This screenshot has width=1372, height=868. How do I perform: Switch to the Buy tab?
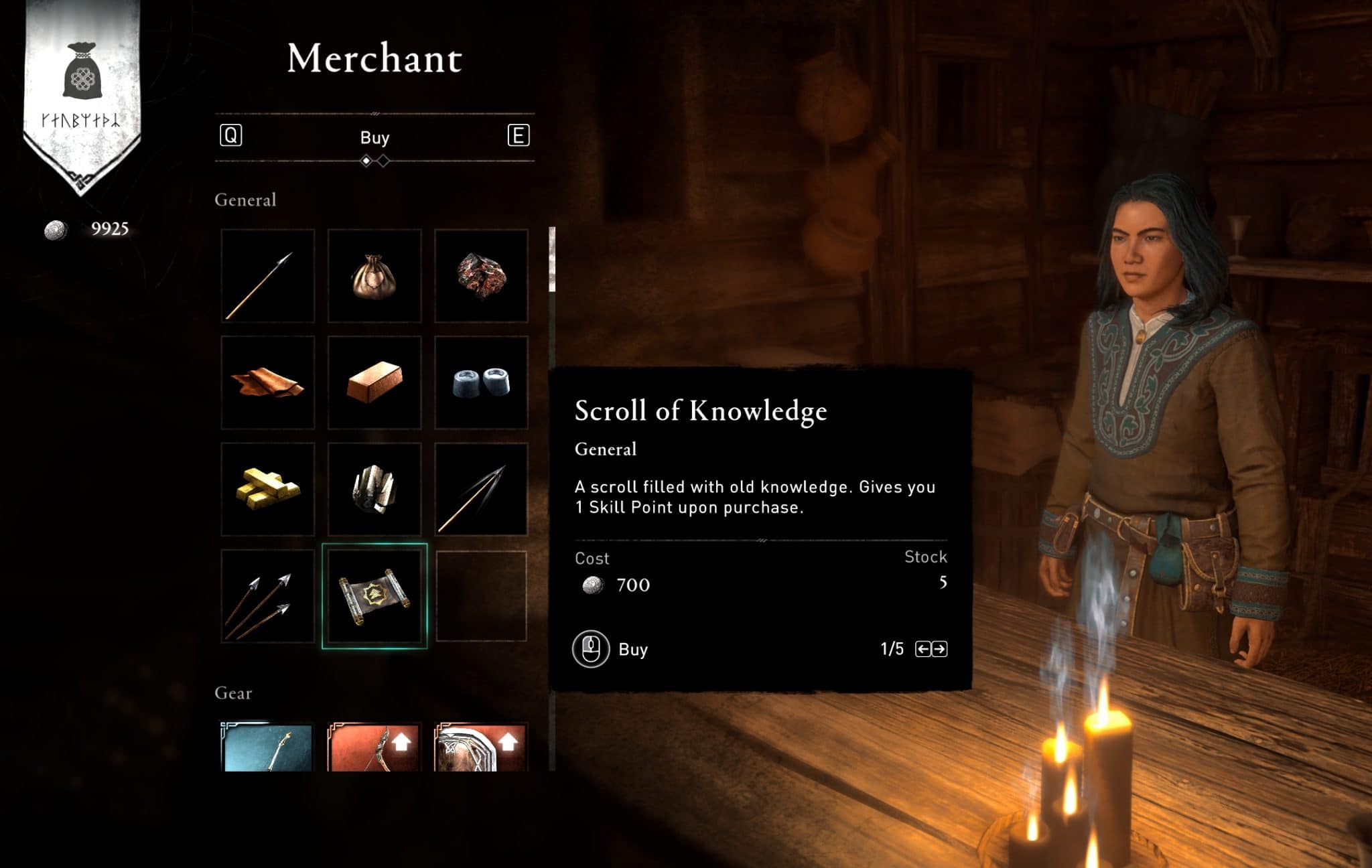click(x=374, y=137)
